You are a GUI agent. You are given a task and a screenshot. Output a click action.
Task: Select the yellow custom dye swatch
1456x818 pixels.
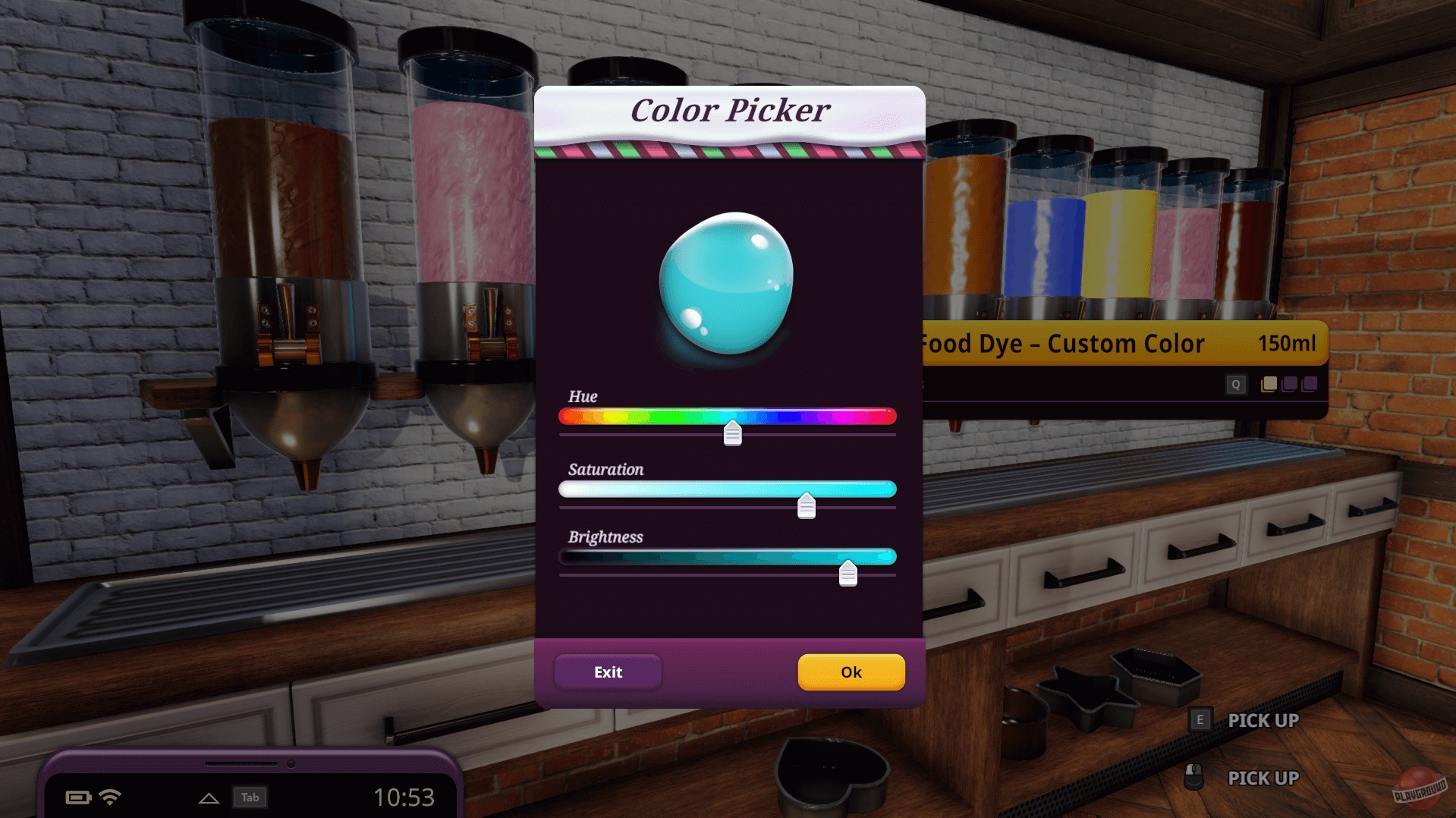pos(1269,385)
